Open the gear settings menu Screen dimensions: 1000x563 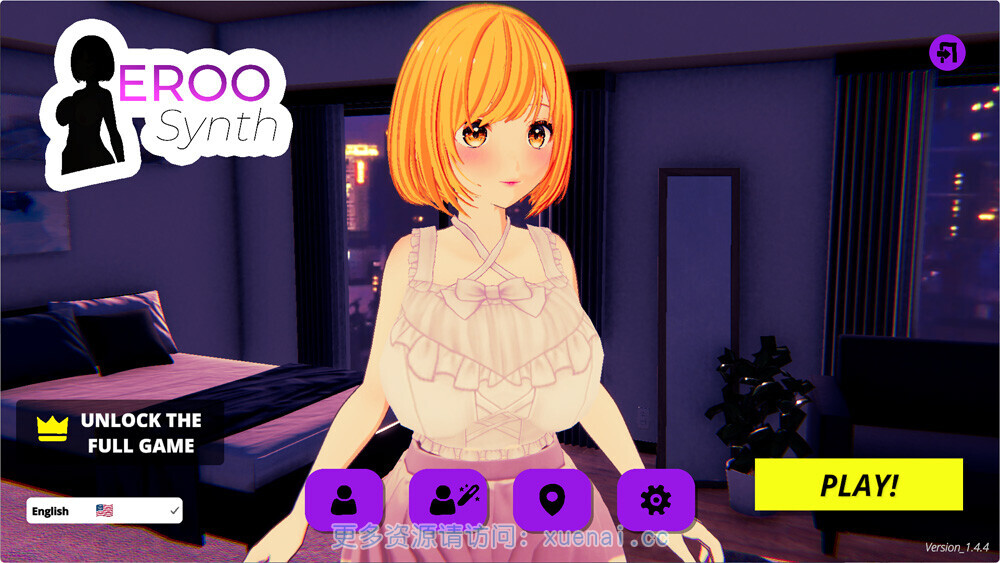coord(656,499)
